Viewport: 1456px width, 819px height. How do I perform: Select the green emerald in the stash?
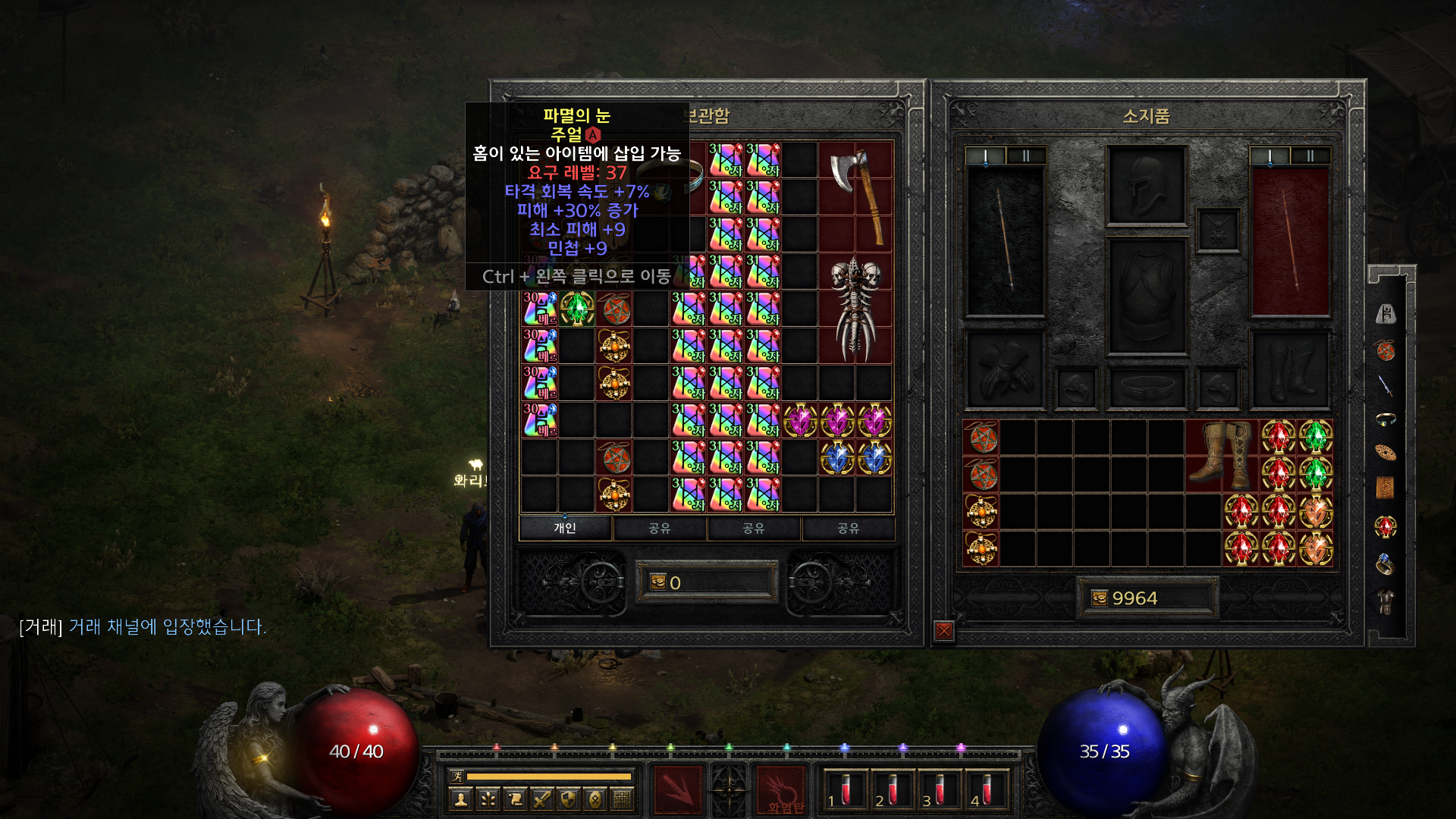point(577,309)
